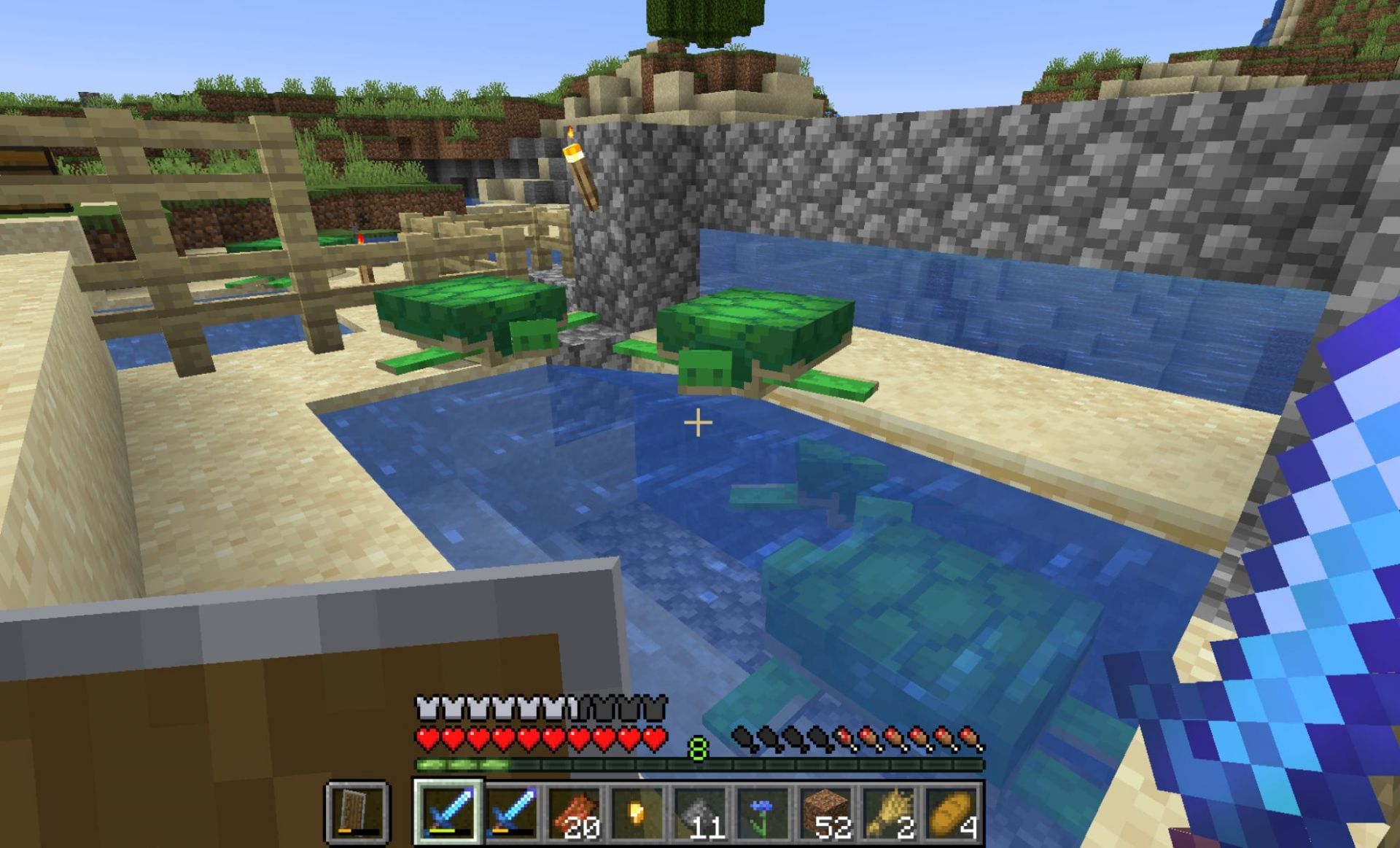Click the crosshair at the screen center
Viewport: 1400px width, 848px height.
coord(698,421)
